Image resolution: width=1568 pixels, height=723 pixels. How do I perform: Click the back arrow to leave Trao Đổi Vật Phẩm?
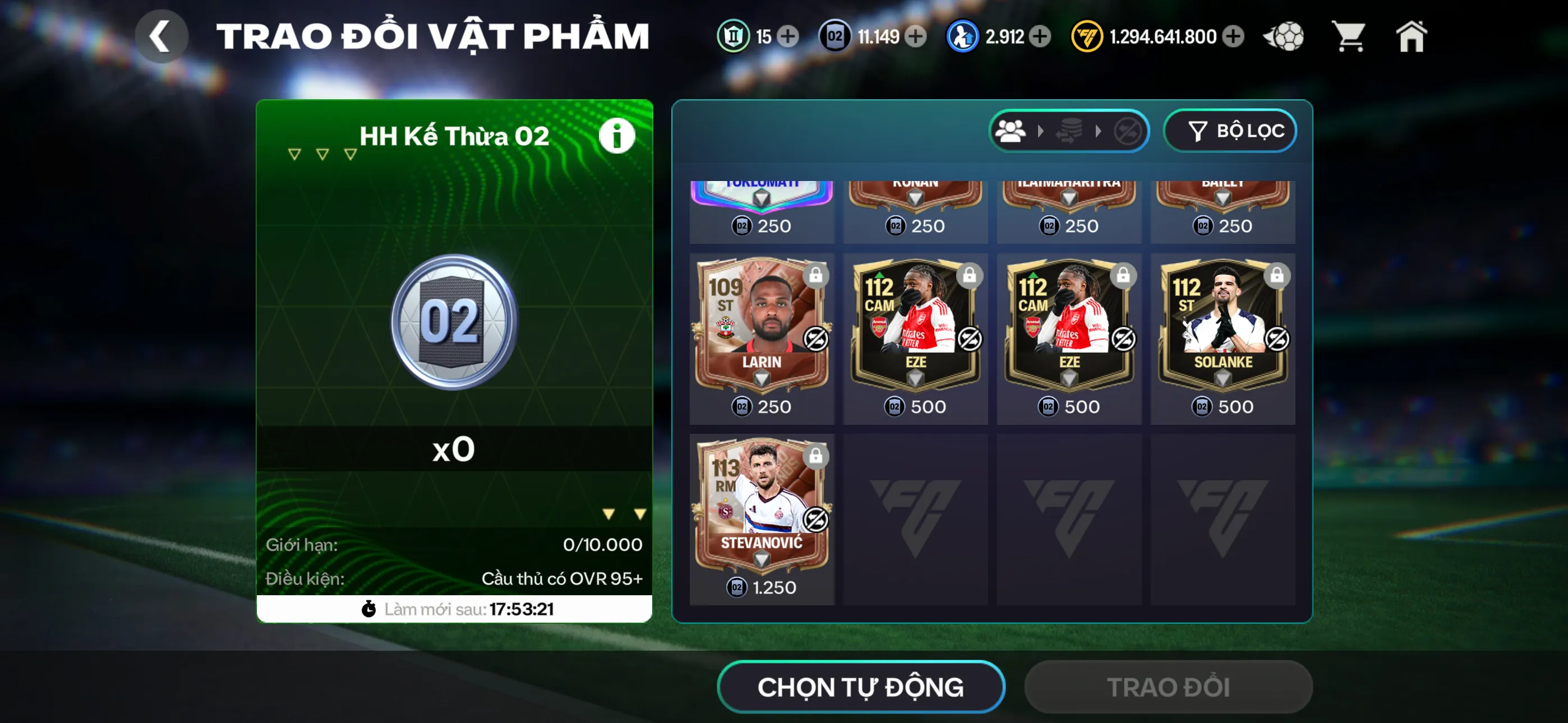[161, 36]
